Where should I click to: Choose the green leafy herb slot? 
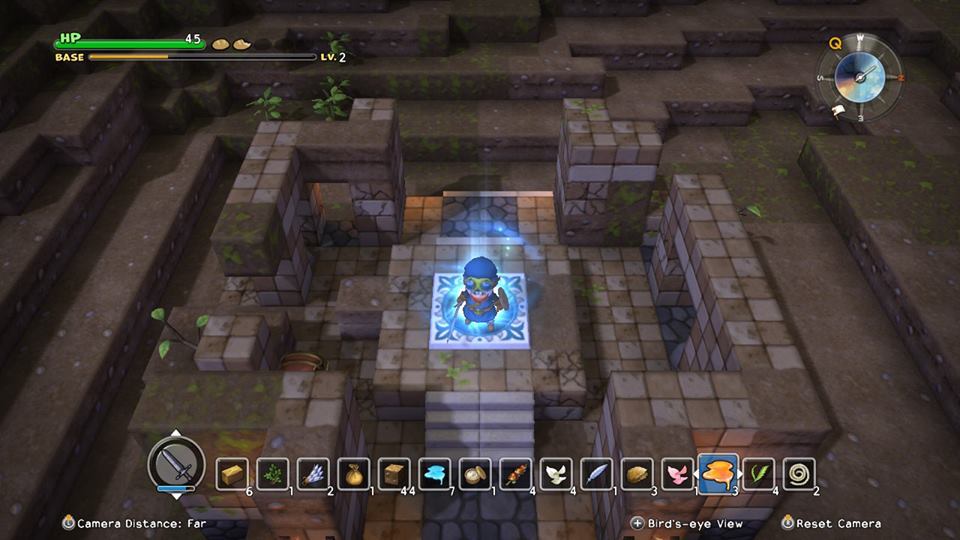point(273,474)
